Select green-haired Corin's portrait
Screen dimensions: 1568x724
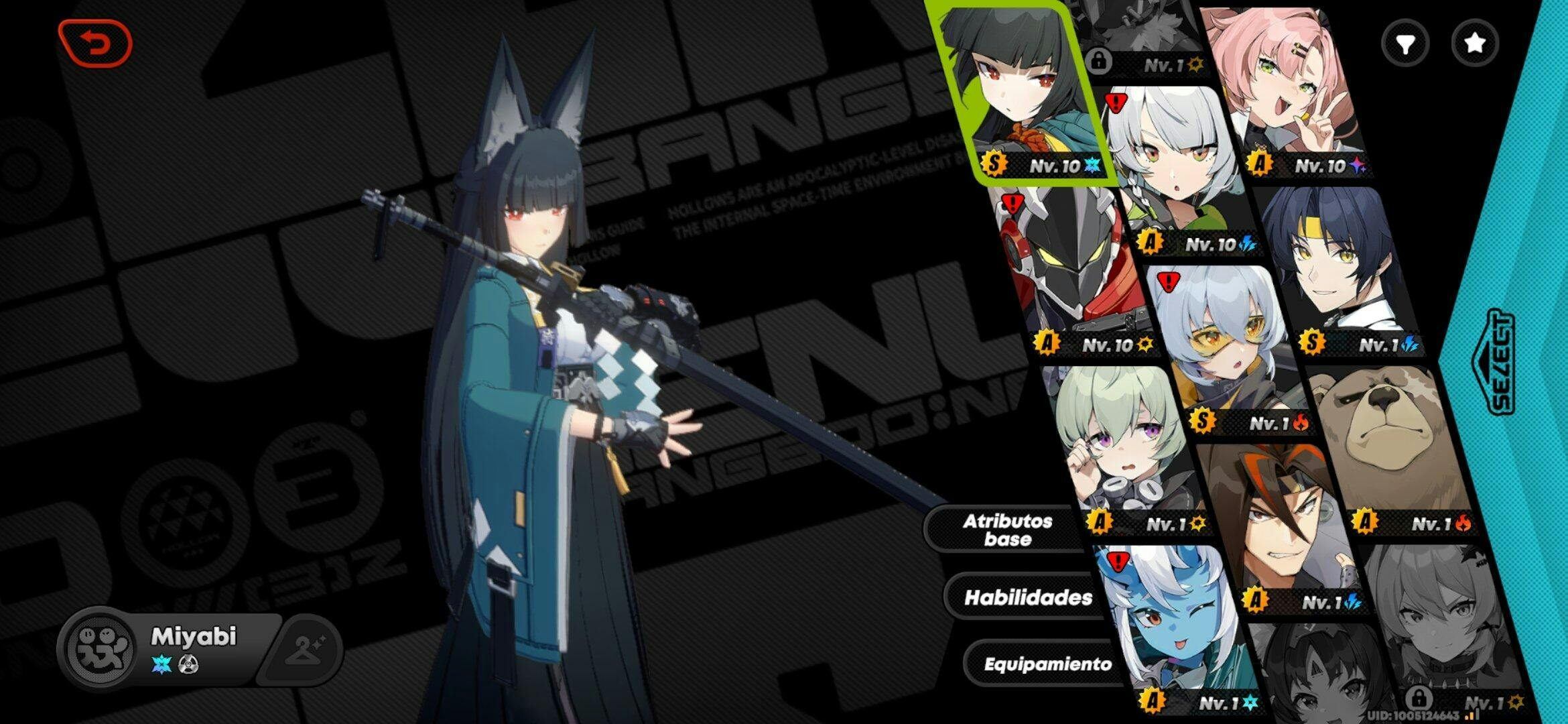pyautogui.click(x=1119, y=442)
